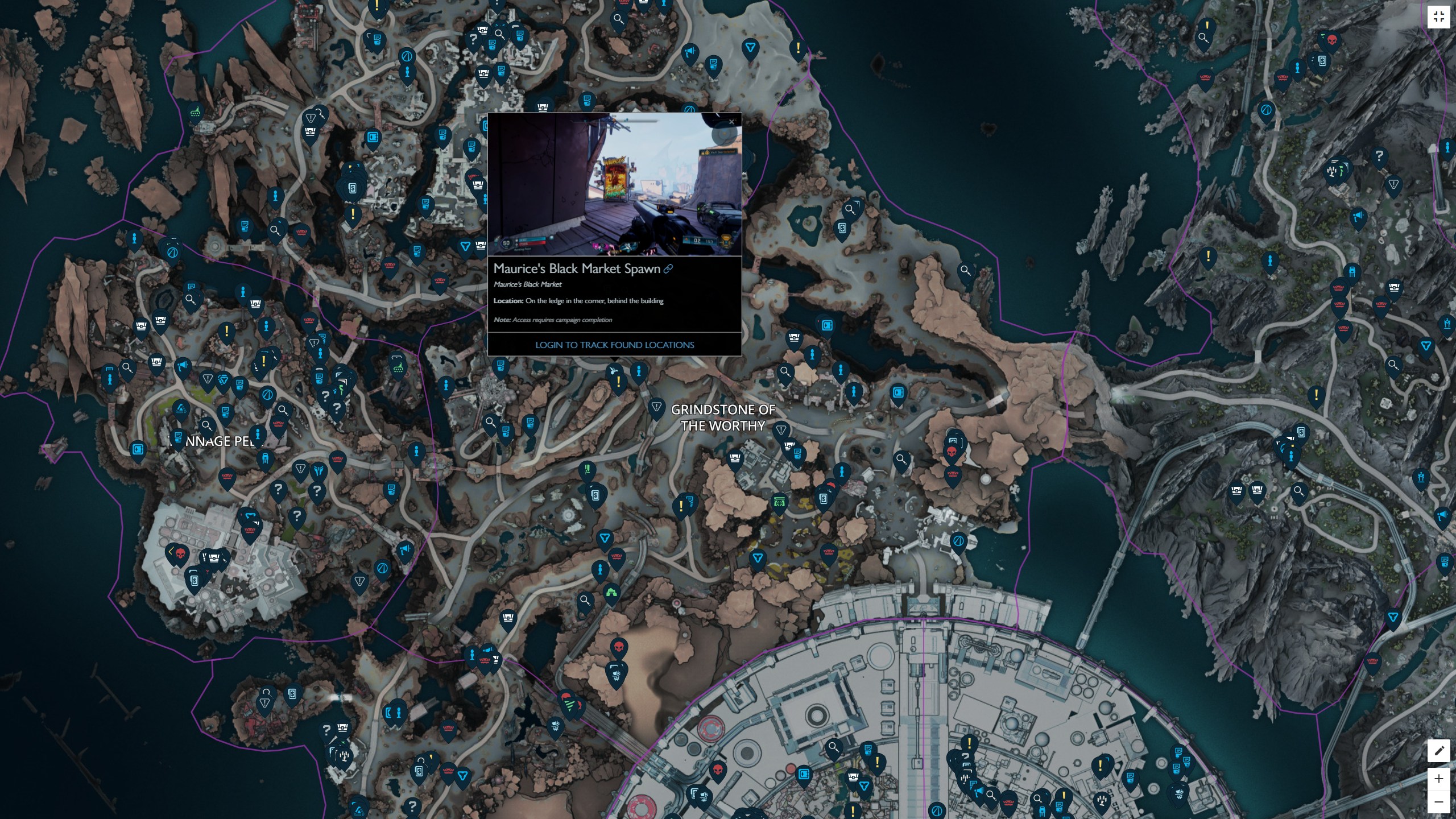The image size is (1456, 819).
Task: Copy the permalink via the chain icon
Action: click(x=668, y=268)
